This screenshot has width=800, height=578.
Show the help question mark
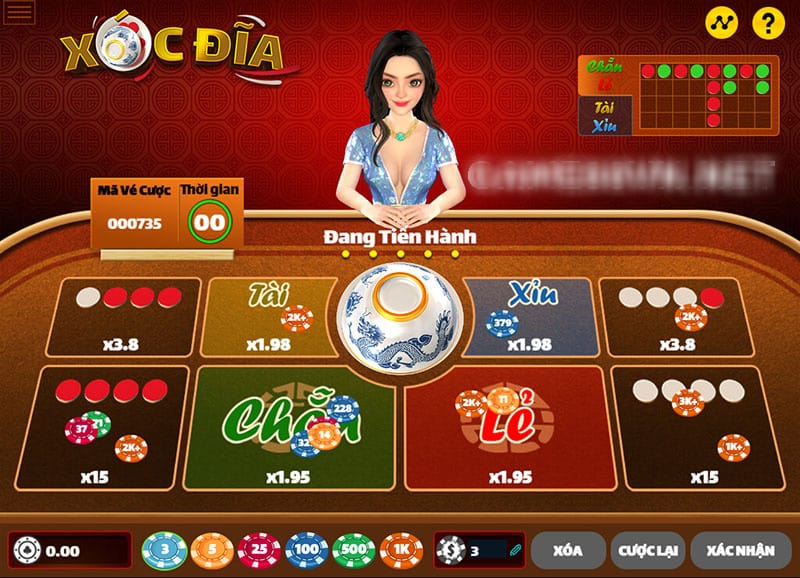[x=768, y=21]
